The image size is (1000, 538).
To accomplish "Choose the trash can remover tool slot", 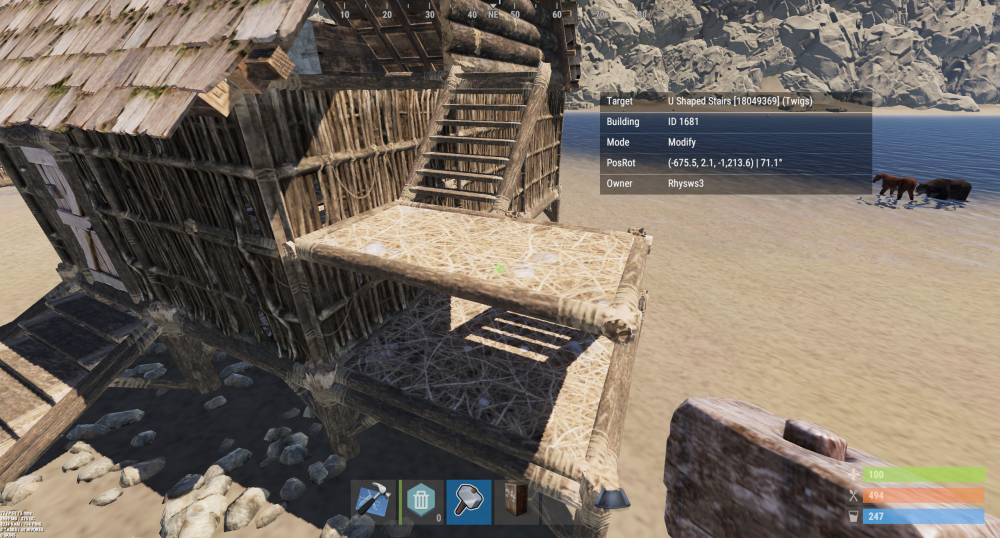I will tap(421, 501).
